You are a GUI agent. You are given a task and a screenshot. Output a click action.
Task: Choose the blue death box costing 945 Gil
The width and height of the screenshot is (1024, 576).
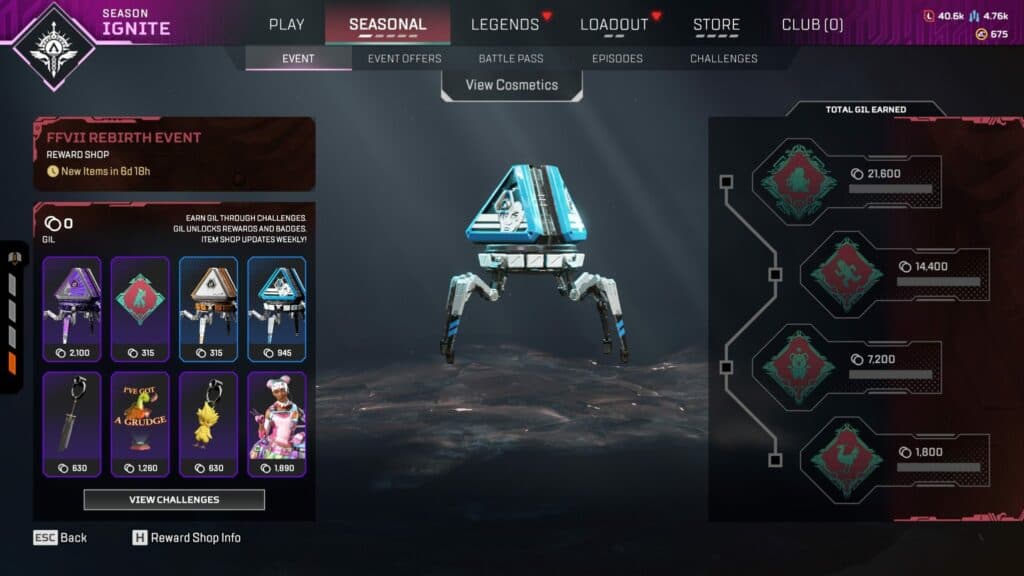277,309
